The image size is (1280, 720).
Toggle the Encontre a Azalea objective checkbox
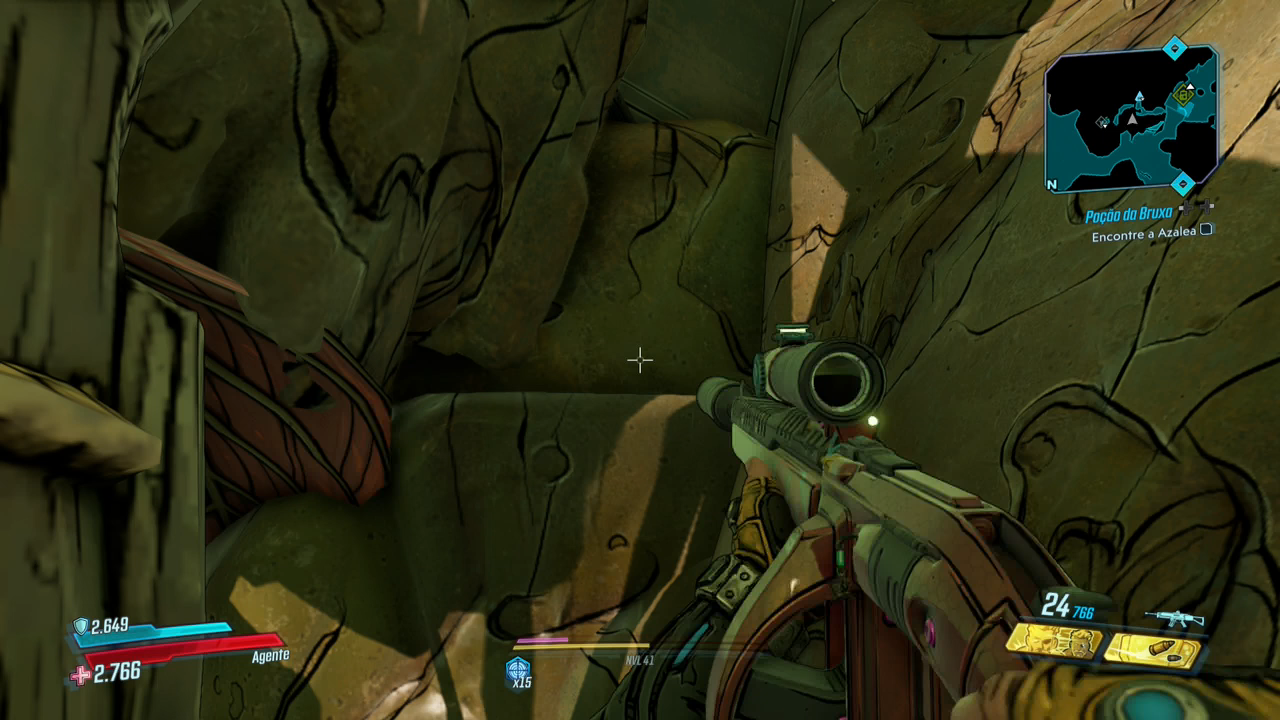[1206, 230]
